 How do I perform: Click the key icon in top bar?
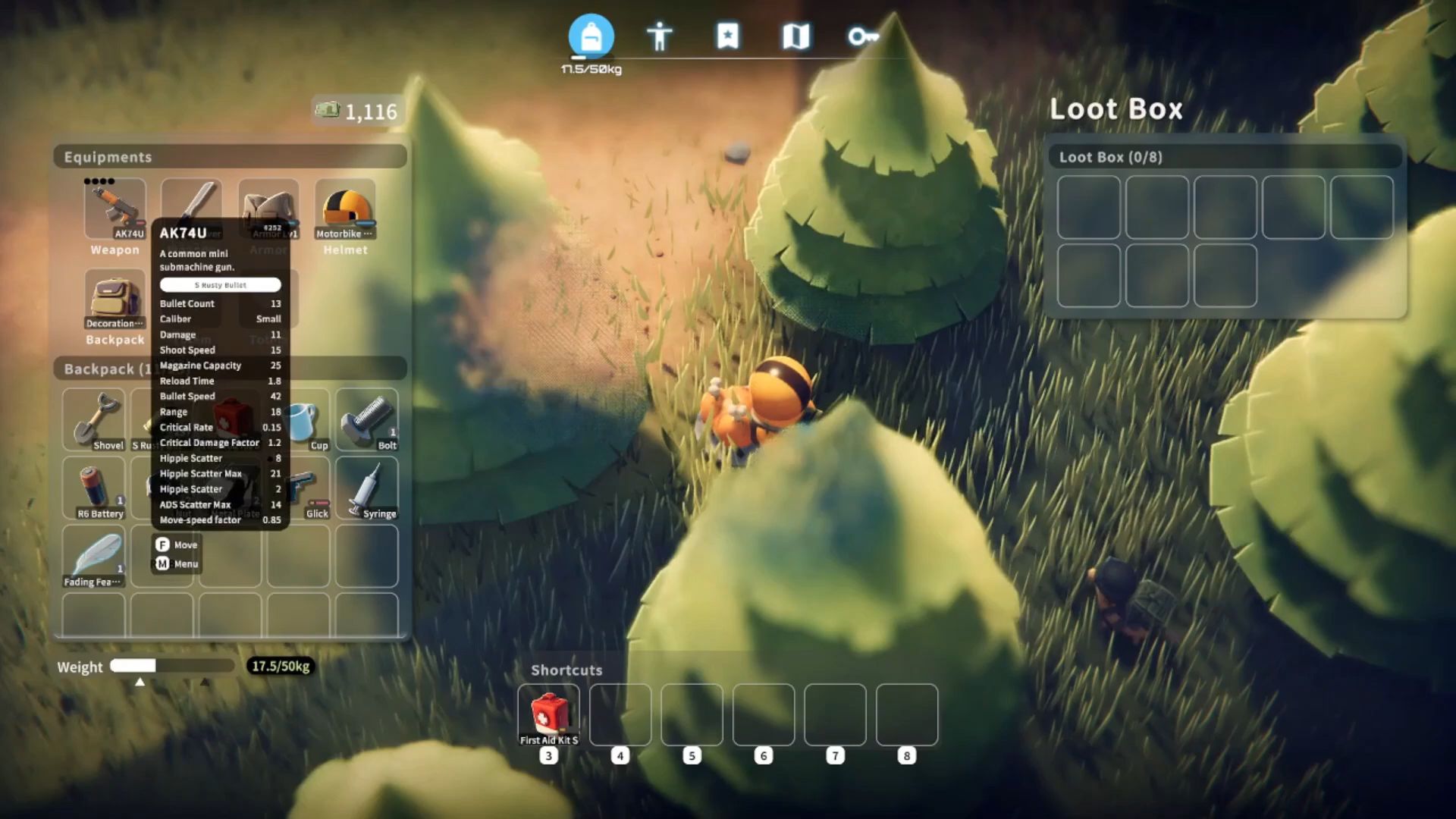(x=861, y=36)
